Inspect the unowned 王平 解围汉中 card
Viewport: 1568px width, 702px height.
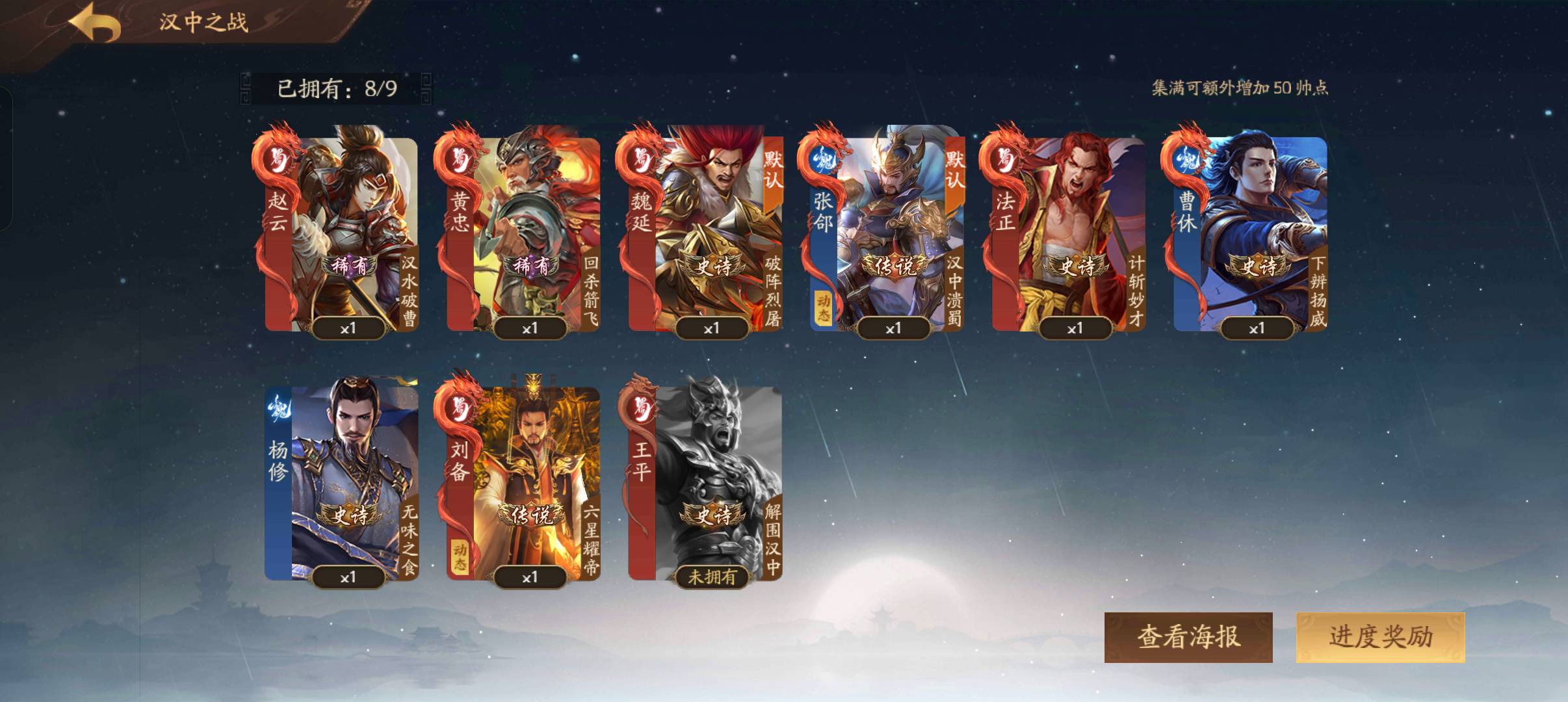pyautogui.click(x=706, y=482)
